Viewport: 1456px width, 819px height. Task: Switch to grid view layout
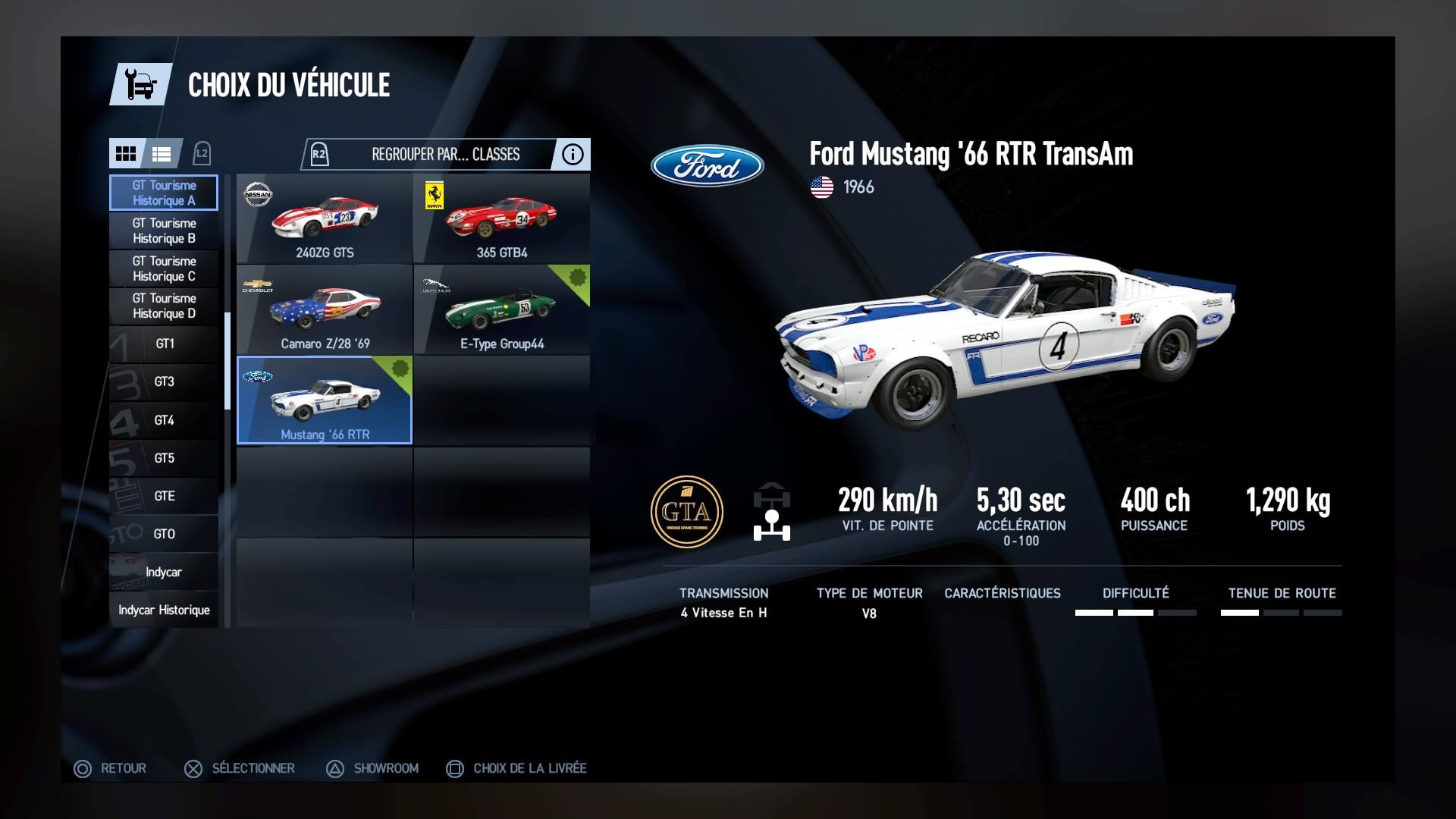pyautogui.click(x=126, y=154)
